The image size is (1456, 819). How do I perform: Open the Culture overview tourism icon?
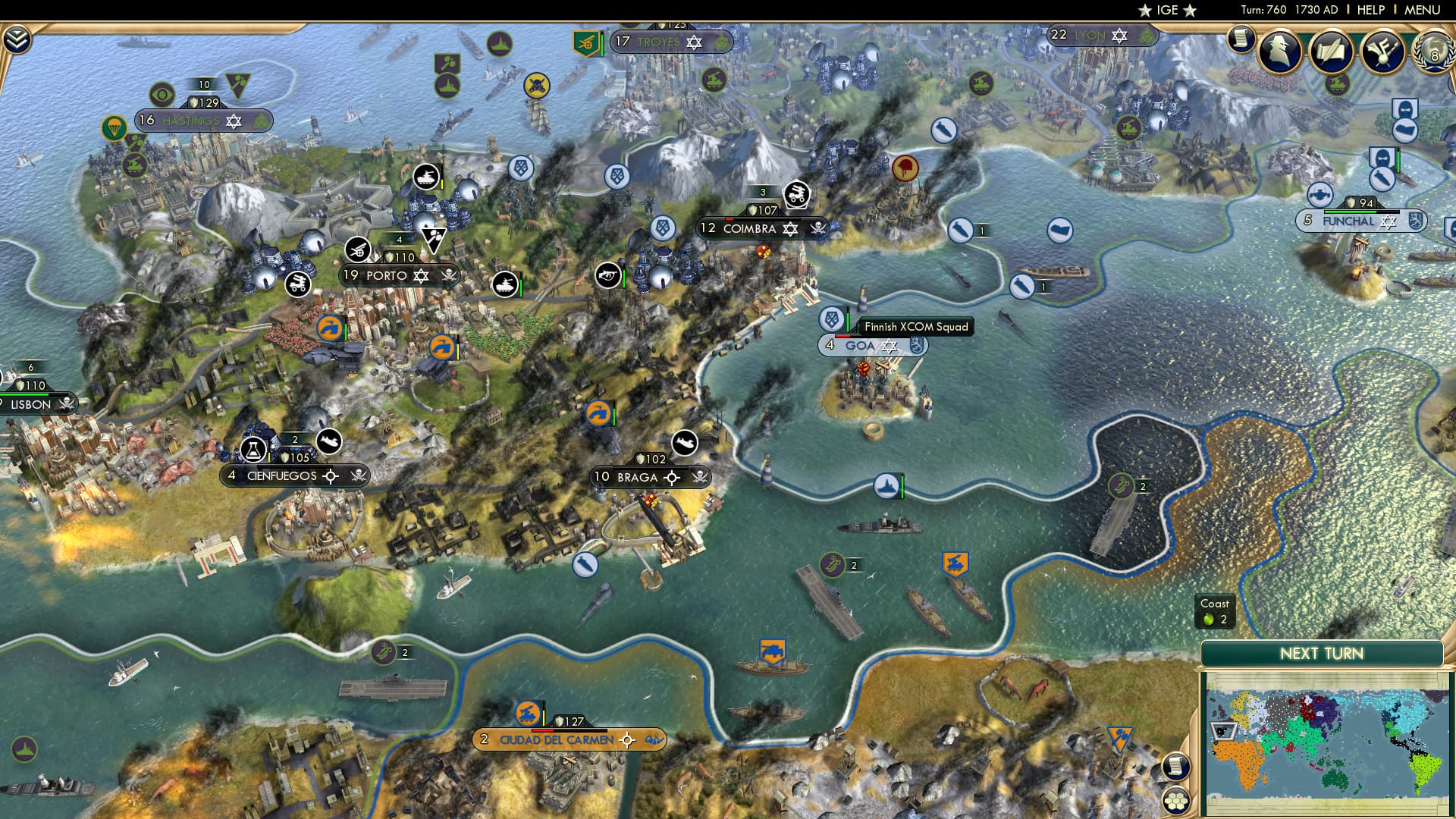click(x=1382, y=52)
